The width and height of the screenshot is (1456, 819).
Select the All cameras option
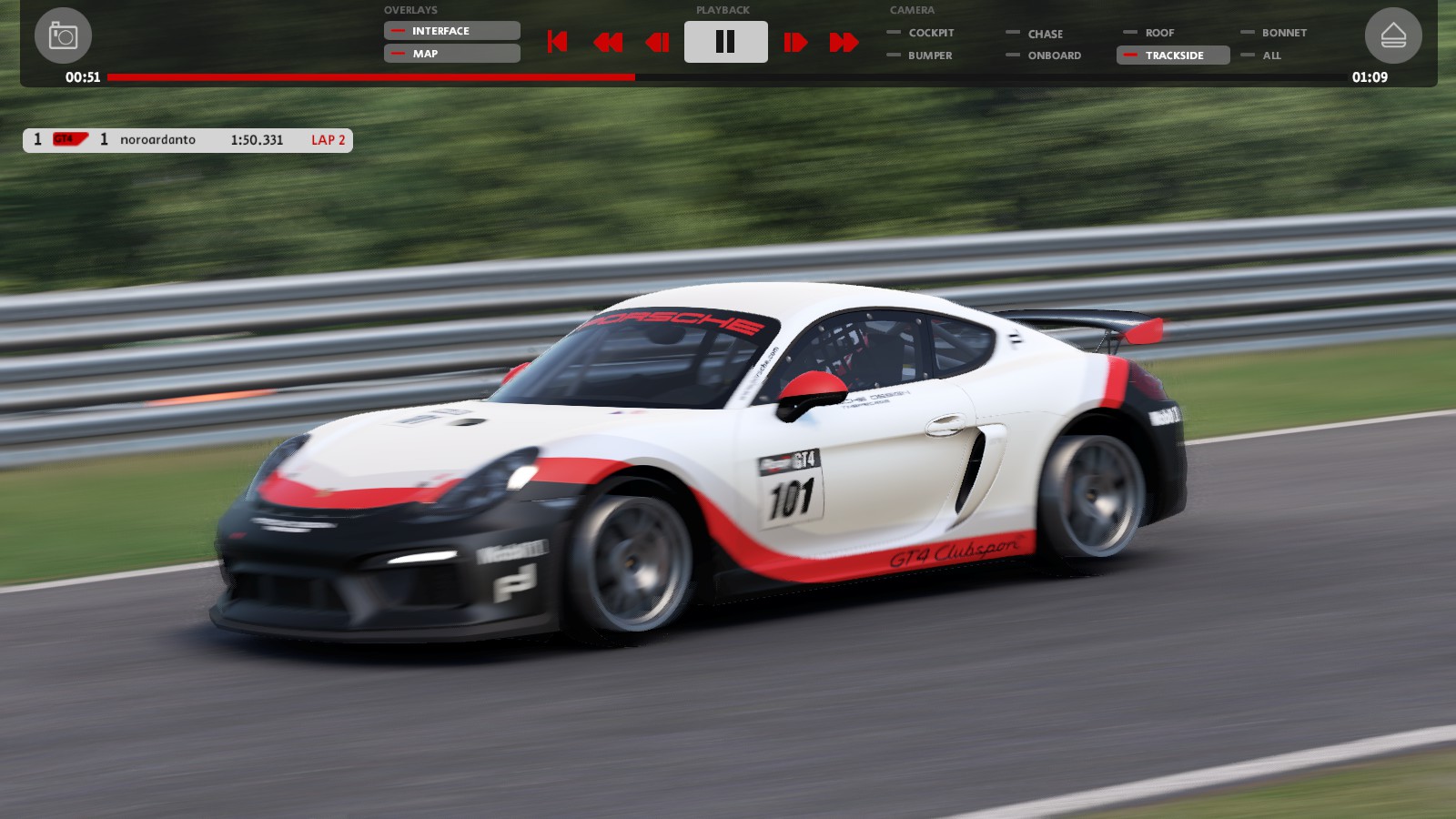tap(1270, 56)
